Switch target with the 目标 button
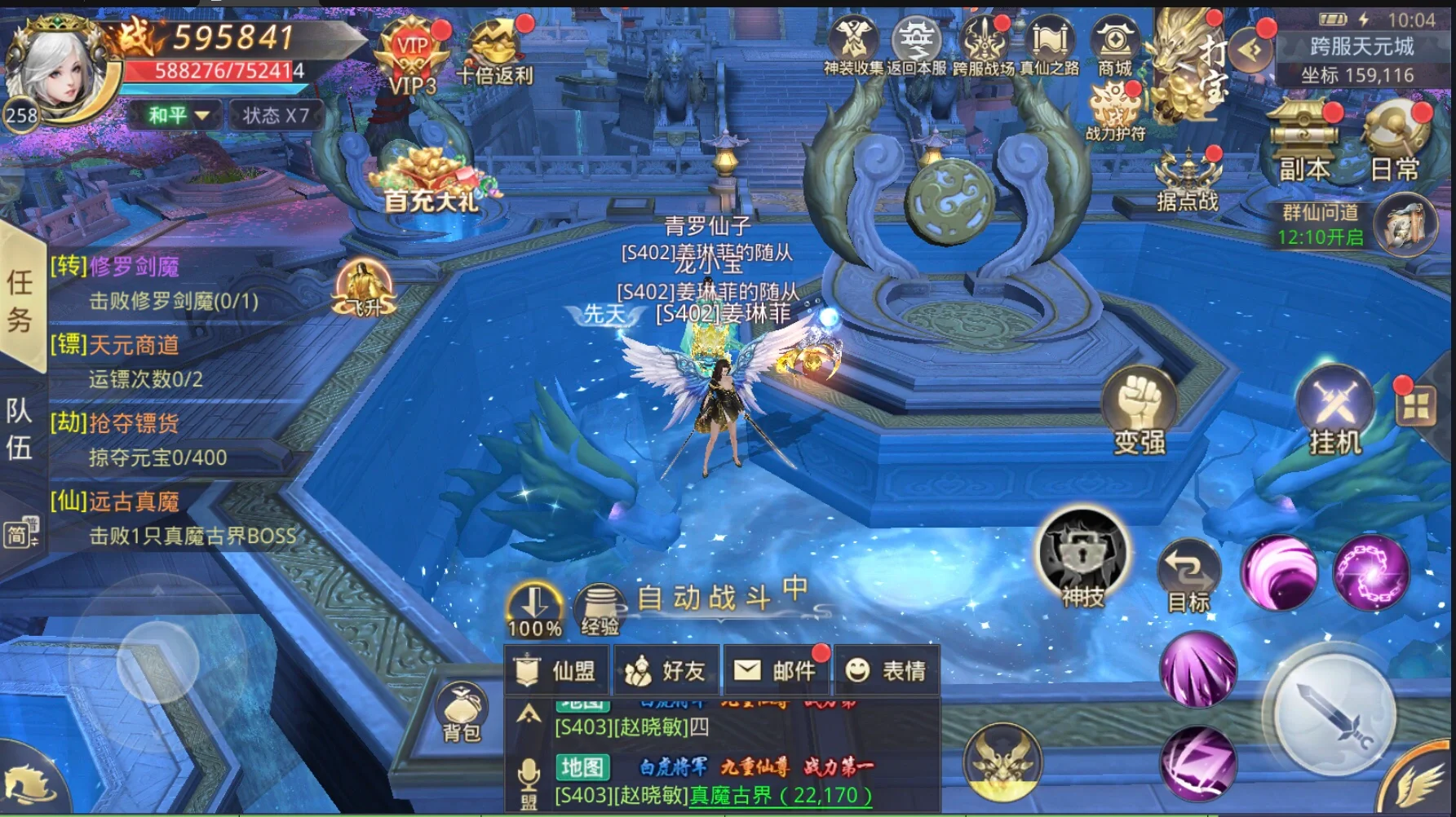 [x=1188, y=575]
